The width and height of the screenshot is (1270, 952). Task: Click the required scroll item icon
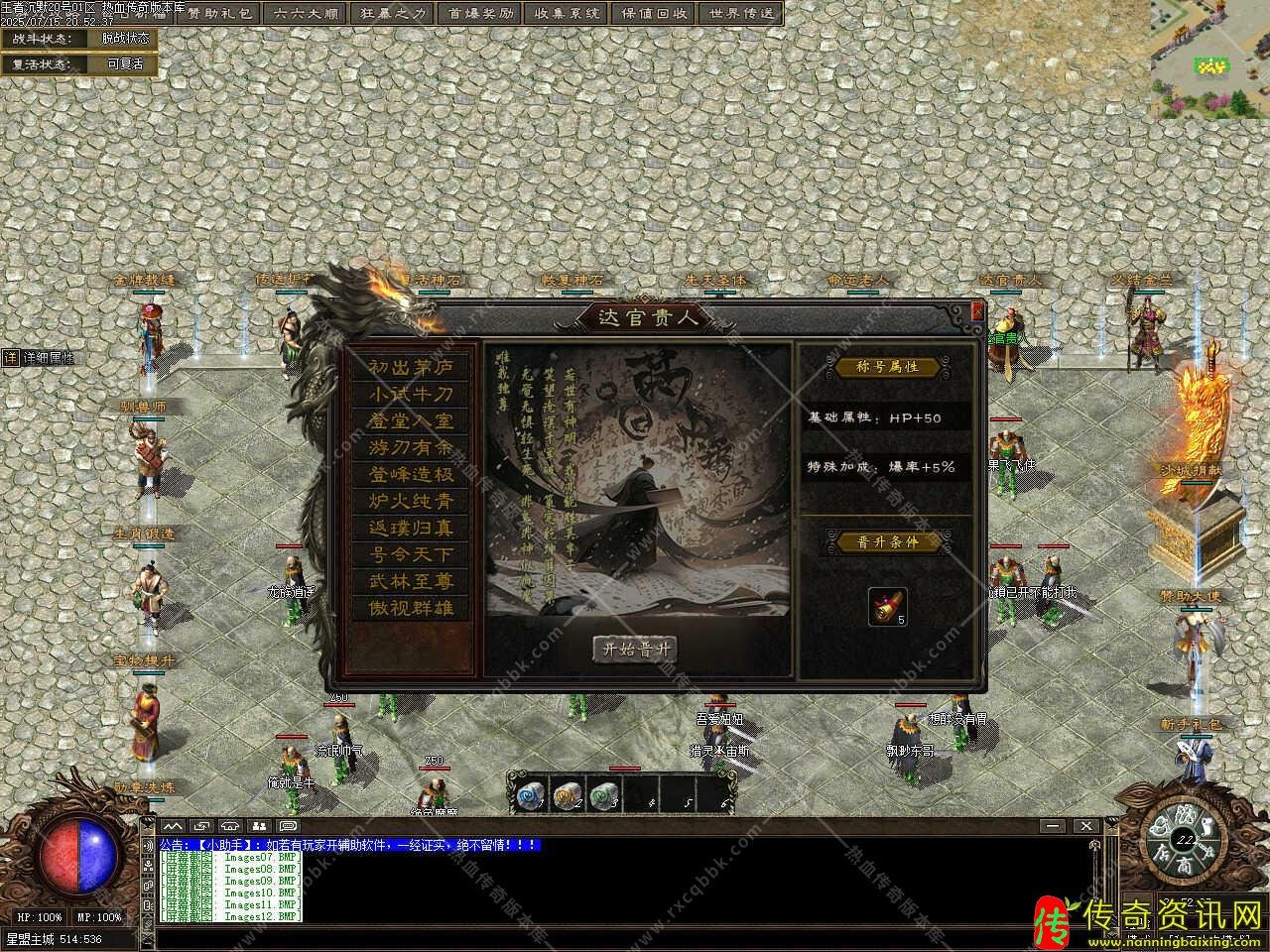tap(887, 606)
